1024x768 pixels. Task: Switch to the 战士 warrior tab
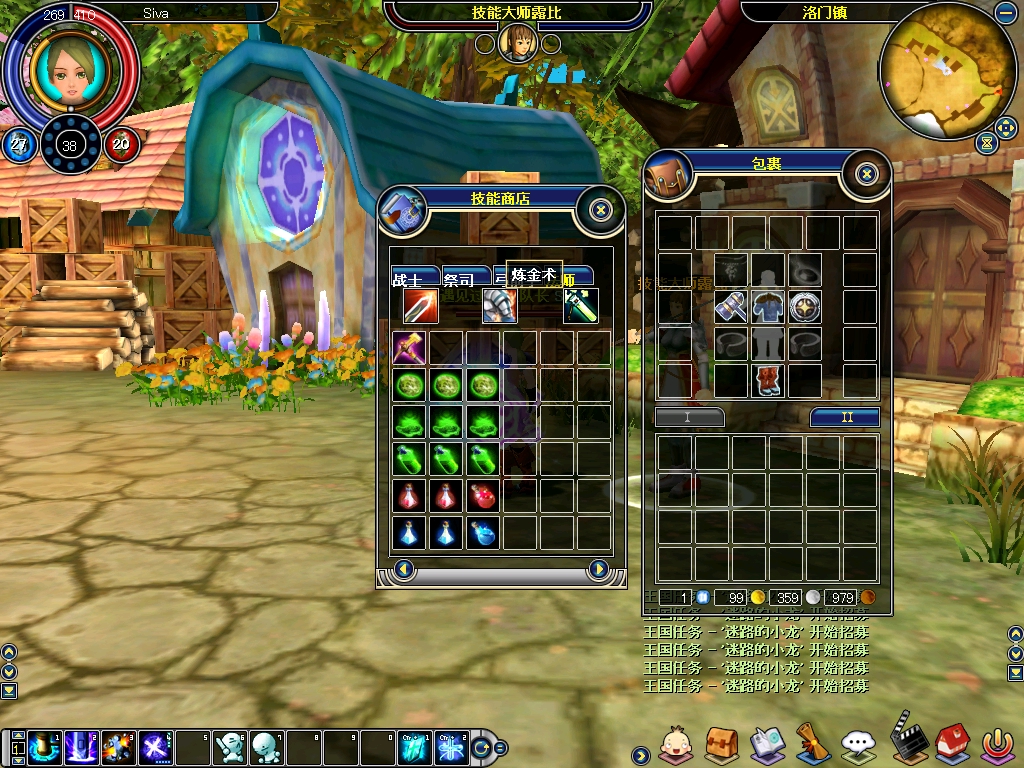(x=412, y=279)
